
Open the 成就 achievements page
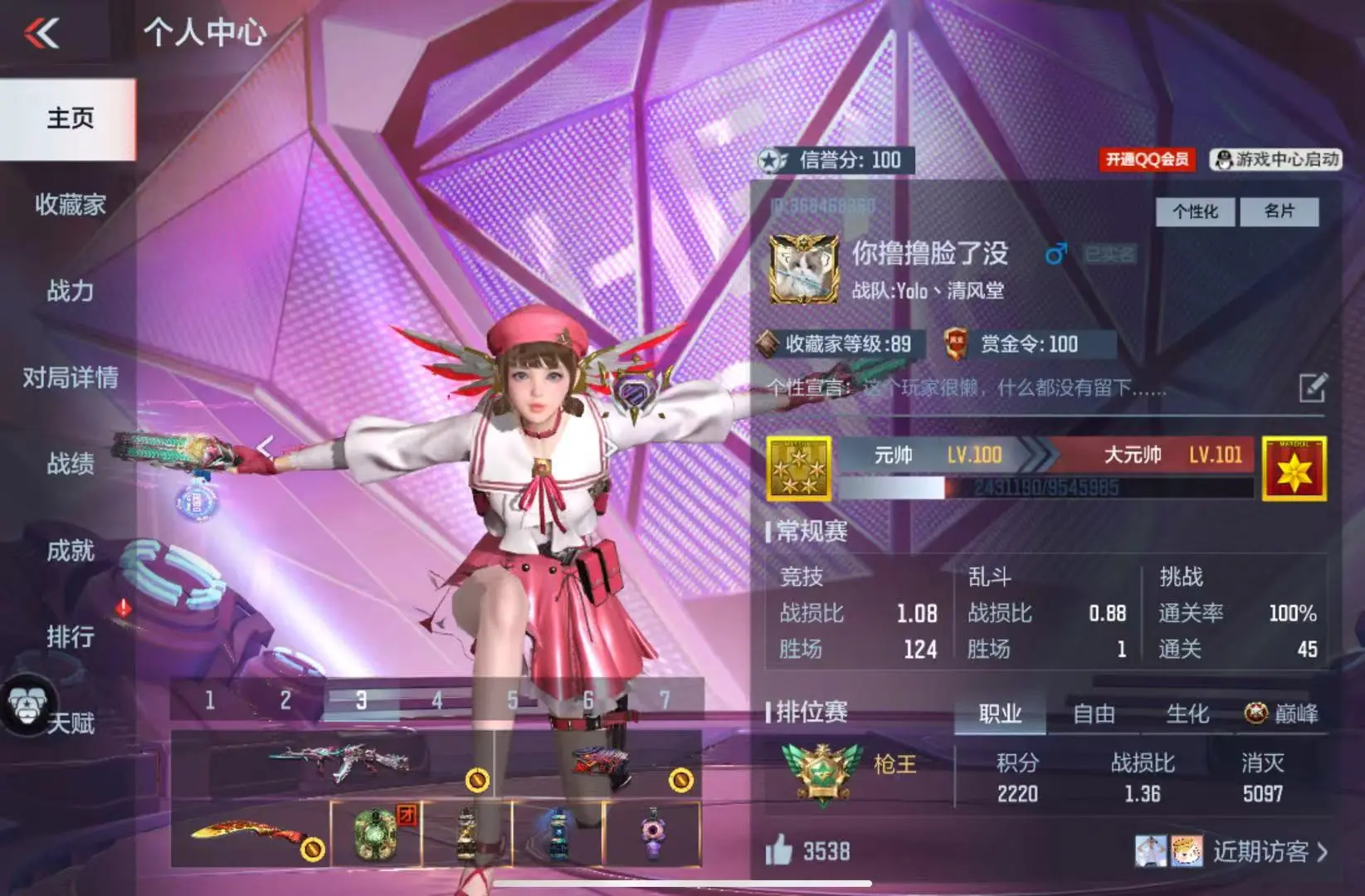(x=70, y=550)
